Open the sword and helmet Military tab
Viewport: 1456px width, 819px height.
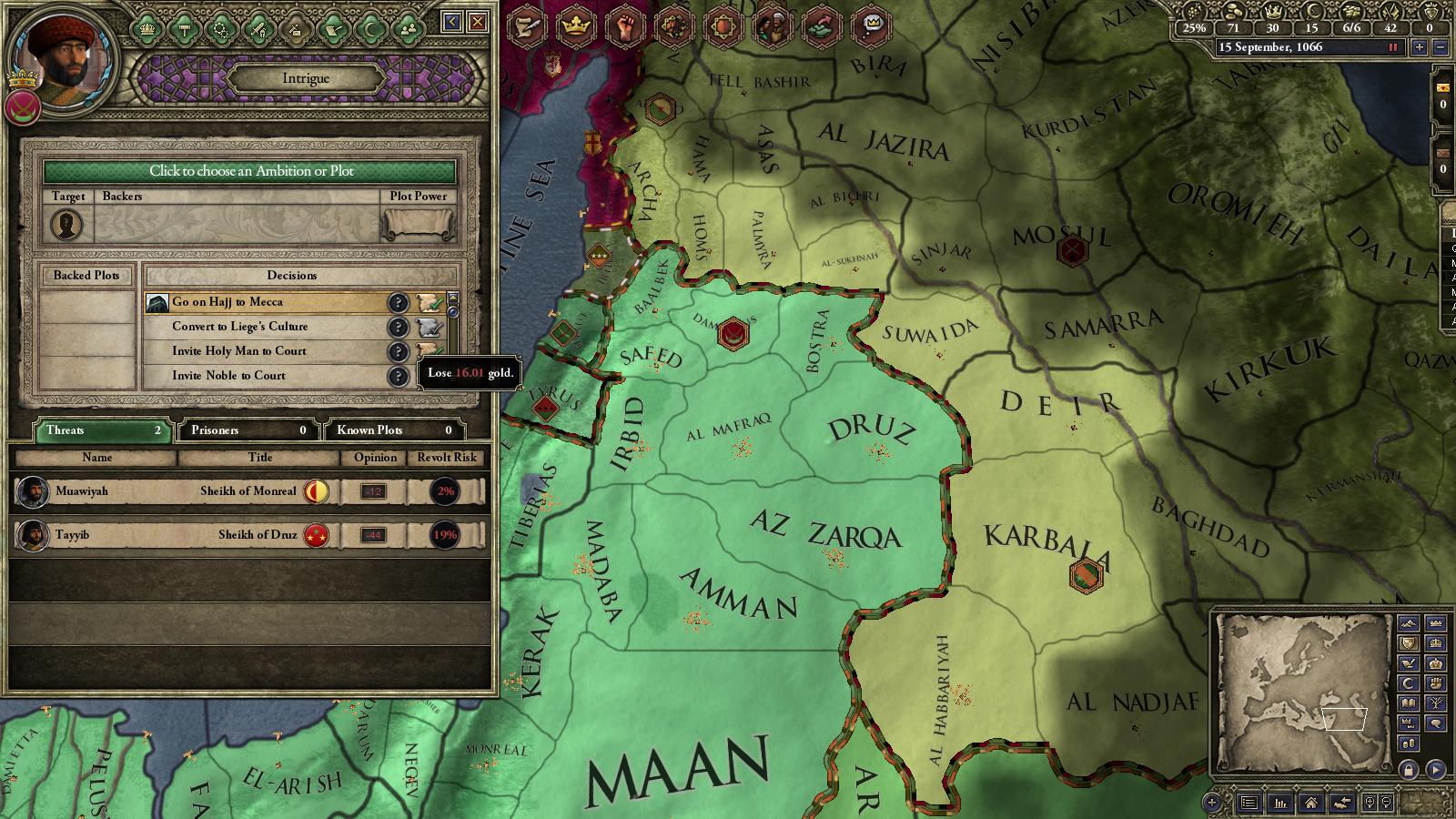click(x=258, y=29)
